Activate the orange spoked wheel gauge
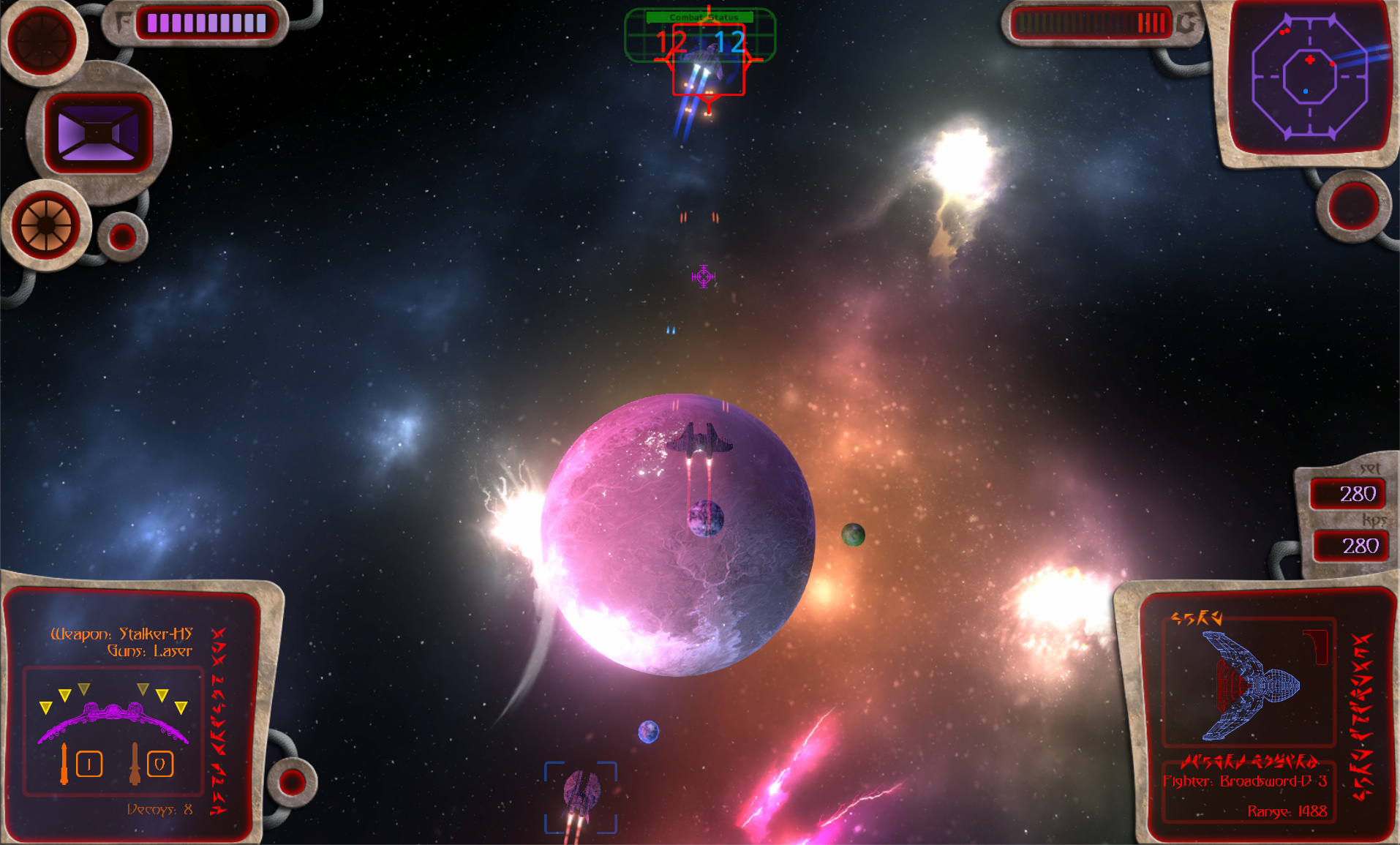 point(46,225)
